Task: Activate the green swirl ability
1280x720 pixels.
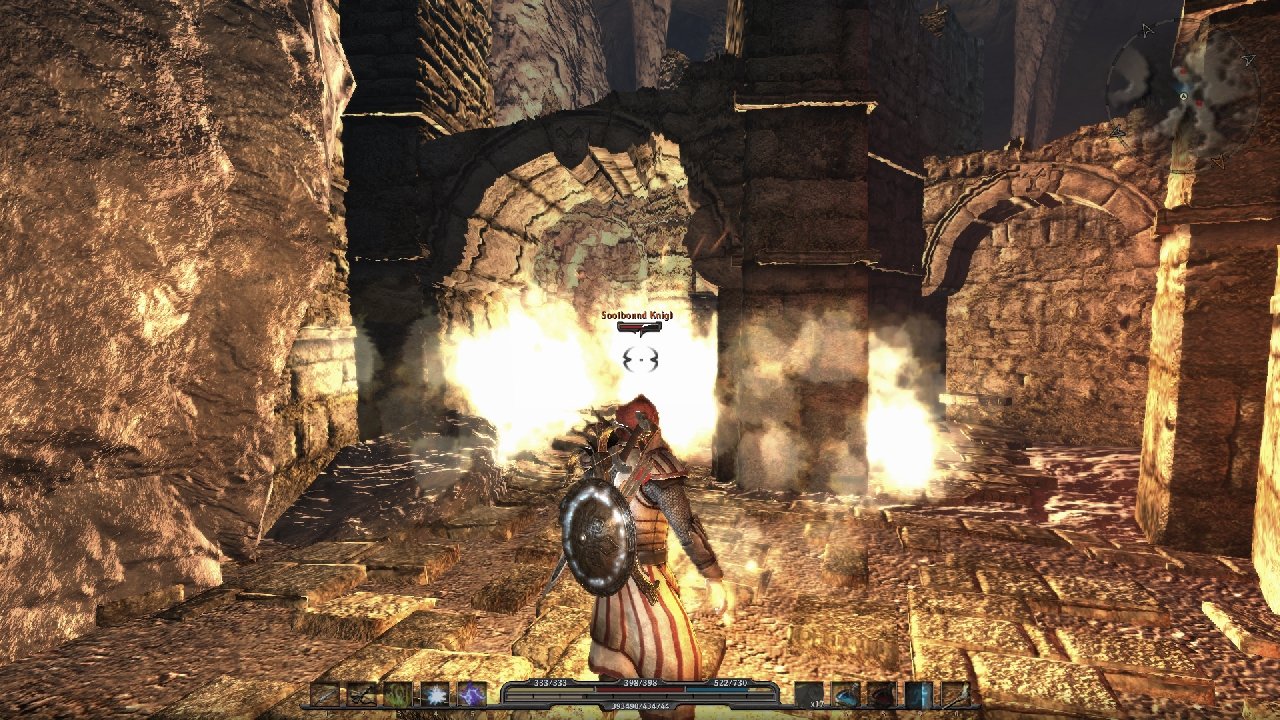Action: pos(398,694)
